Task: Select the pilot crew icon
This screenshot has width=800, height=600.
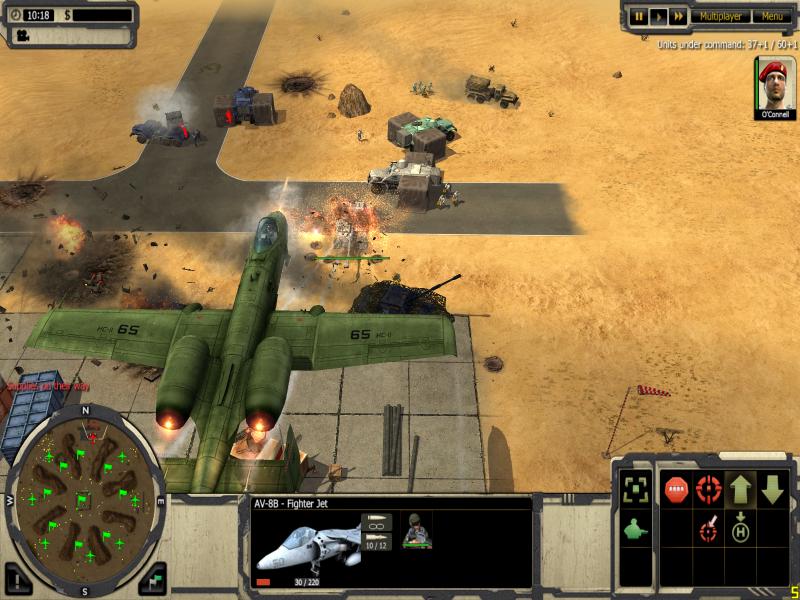Action: click(415, 531)
